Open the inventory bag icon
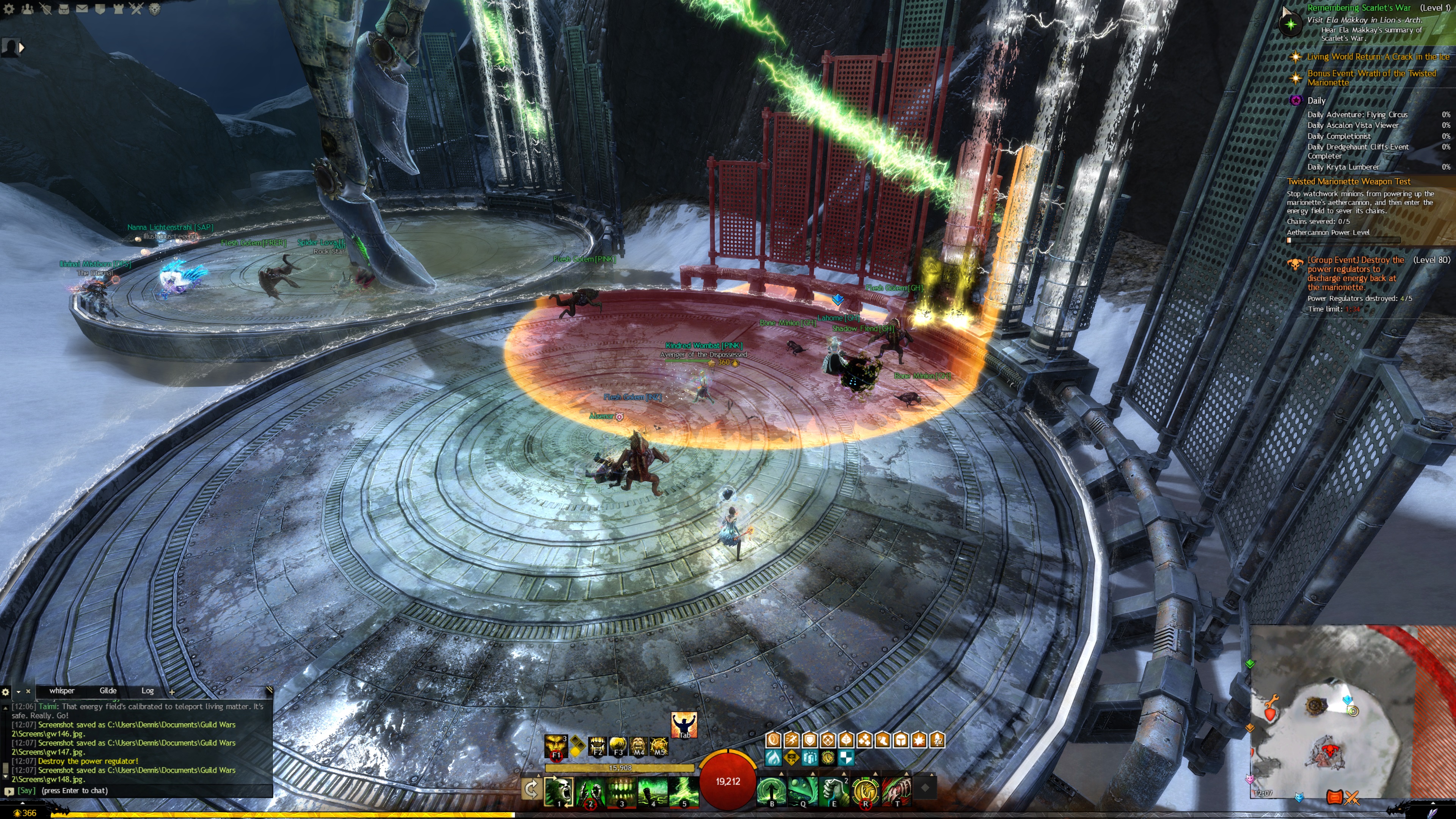Image resolution: width=1456 pixels, height=819 pixels. coord(64,9)
